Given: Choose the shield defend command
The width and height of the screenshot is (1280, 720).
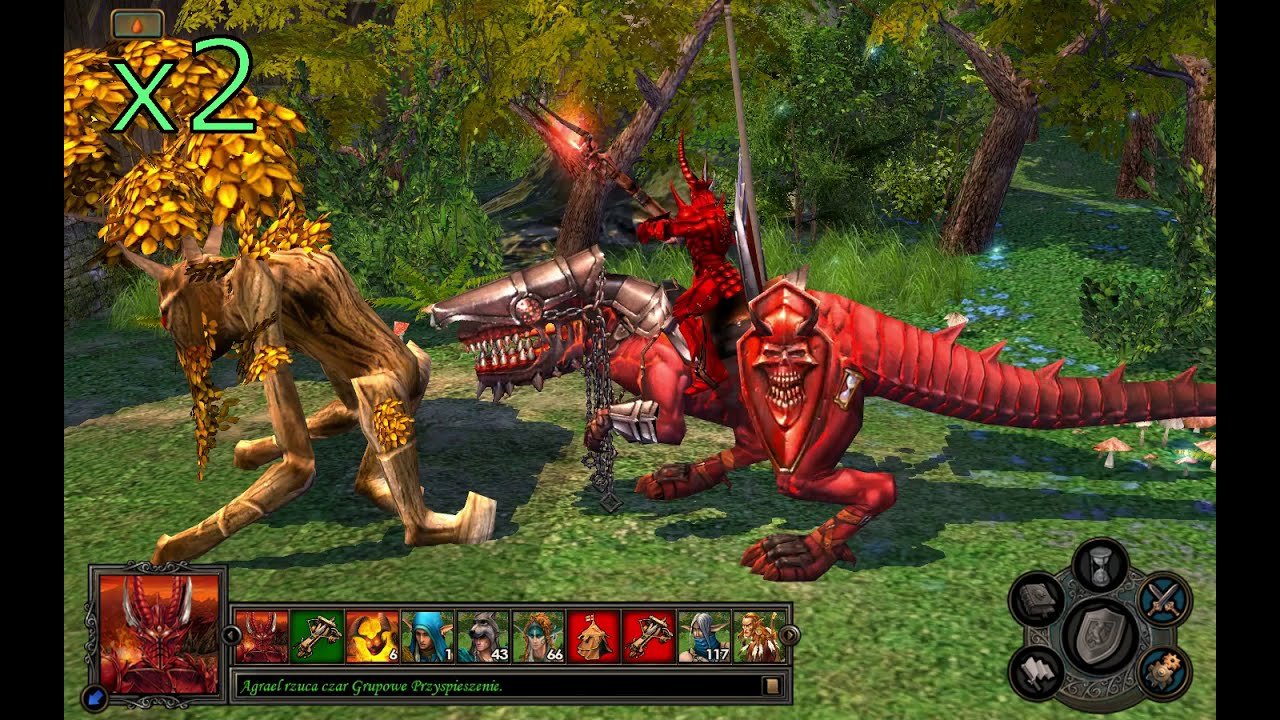Looking at the screenshot, I should [1100, 635].
